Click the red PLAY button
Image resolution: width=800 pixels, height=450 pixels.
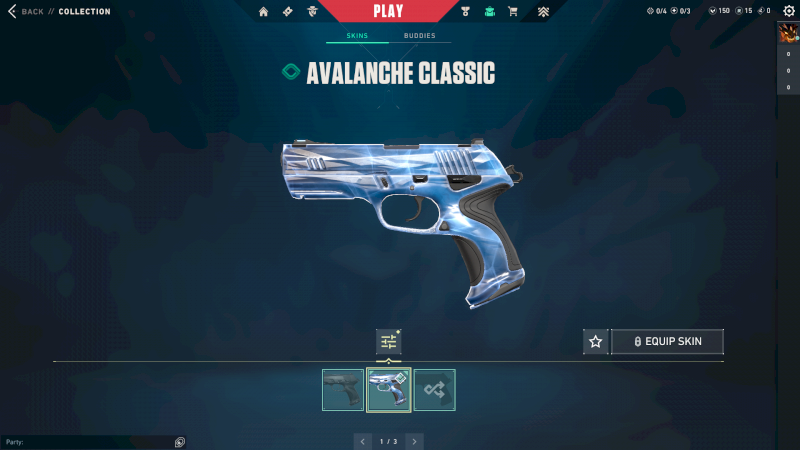388,11
